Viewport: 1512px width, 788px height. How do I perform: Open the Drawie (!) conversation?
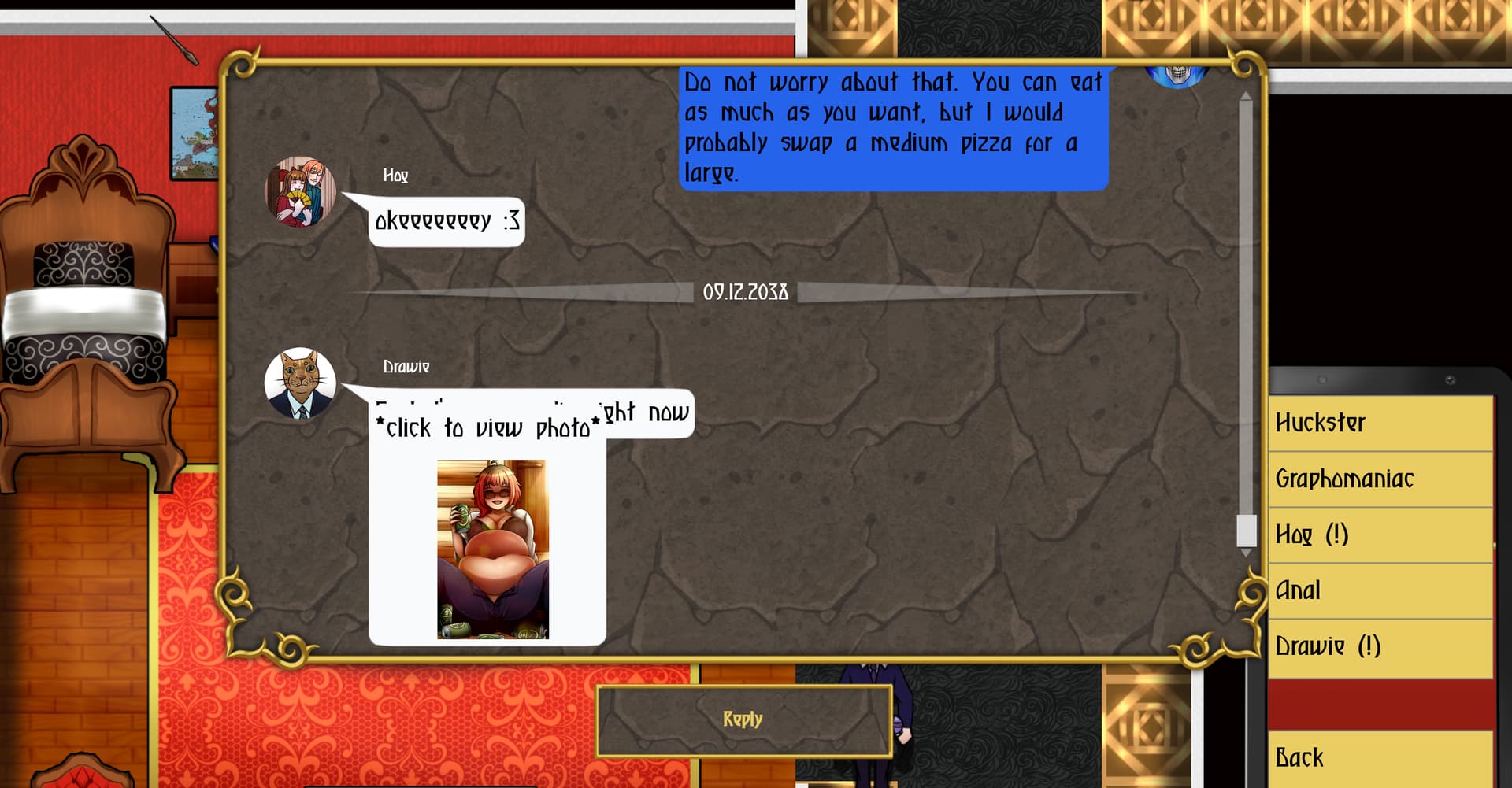coord(1380,647)
